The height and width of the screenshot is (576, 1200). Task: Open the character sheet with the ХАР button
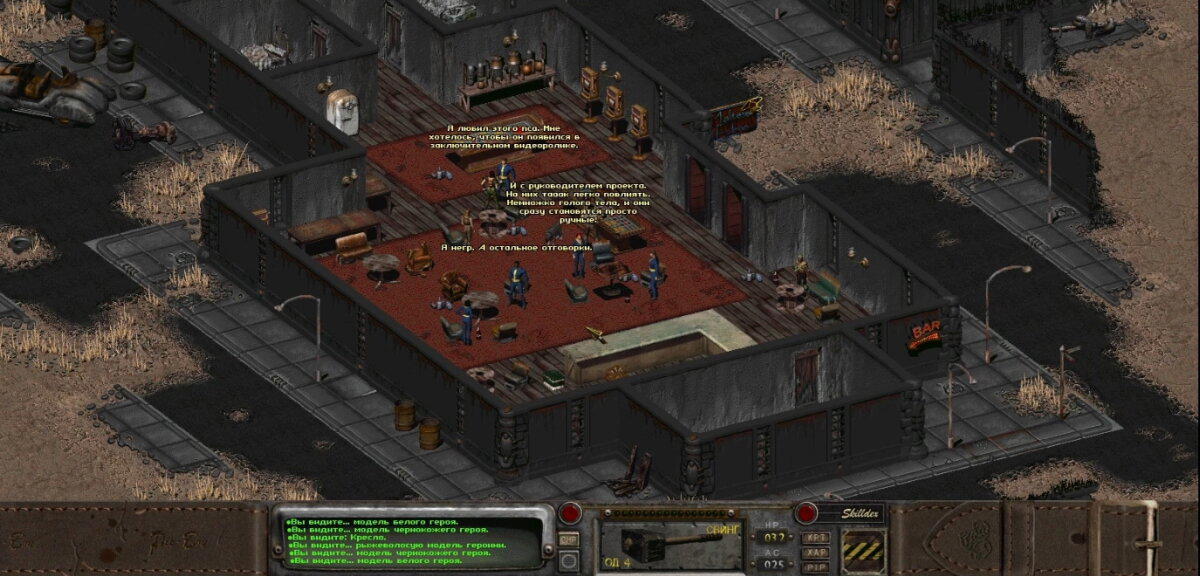pyautogui.click(x=814, y=551)
